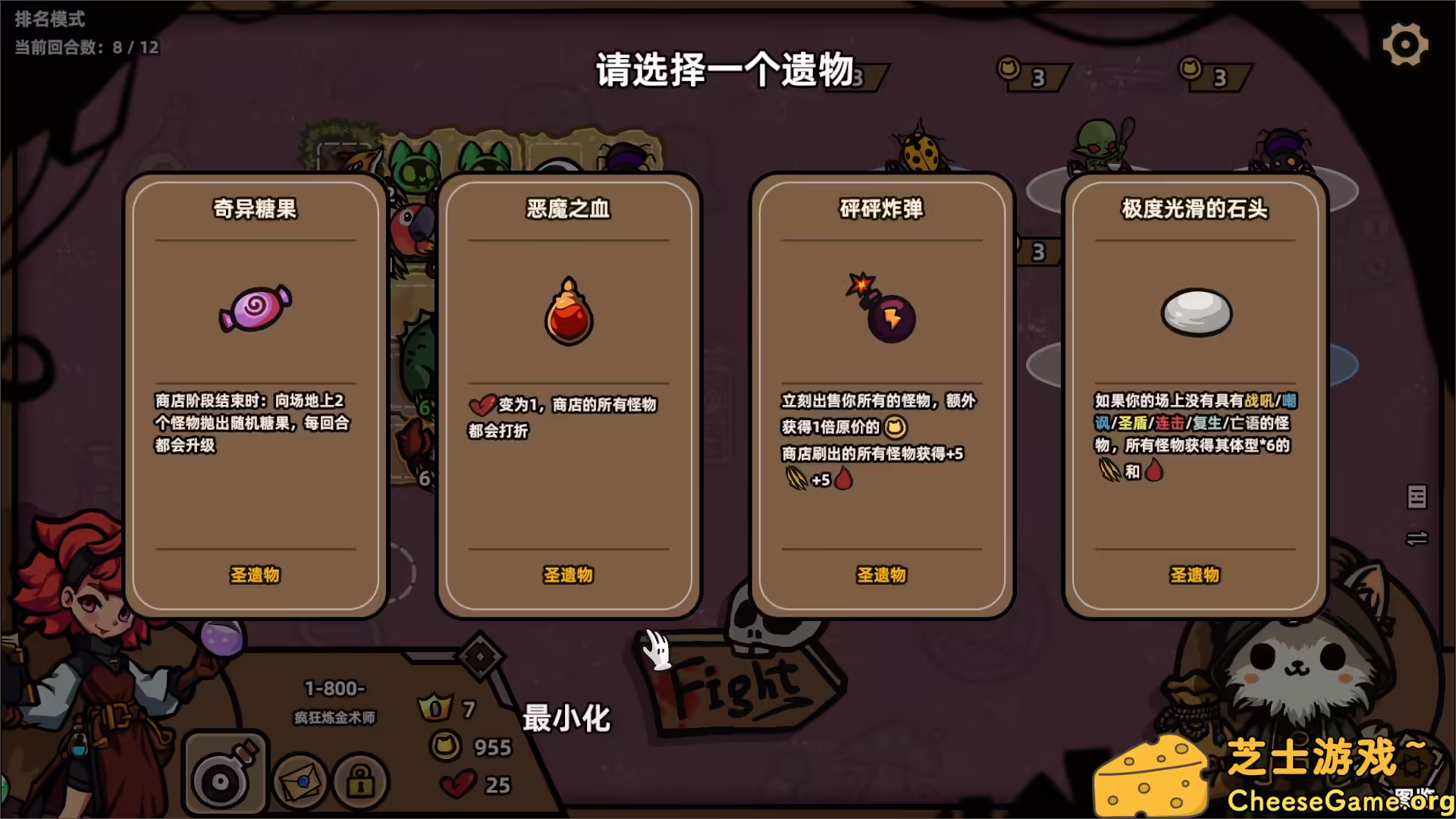Click the potion bottle icon bottom left
Image resolution: width=1456 pixels, height=819 pixels.
(224, 772)
